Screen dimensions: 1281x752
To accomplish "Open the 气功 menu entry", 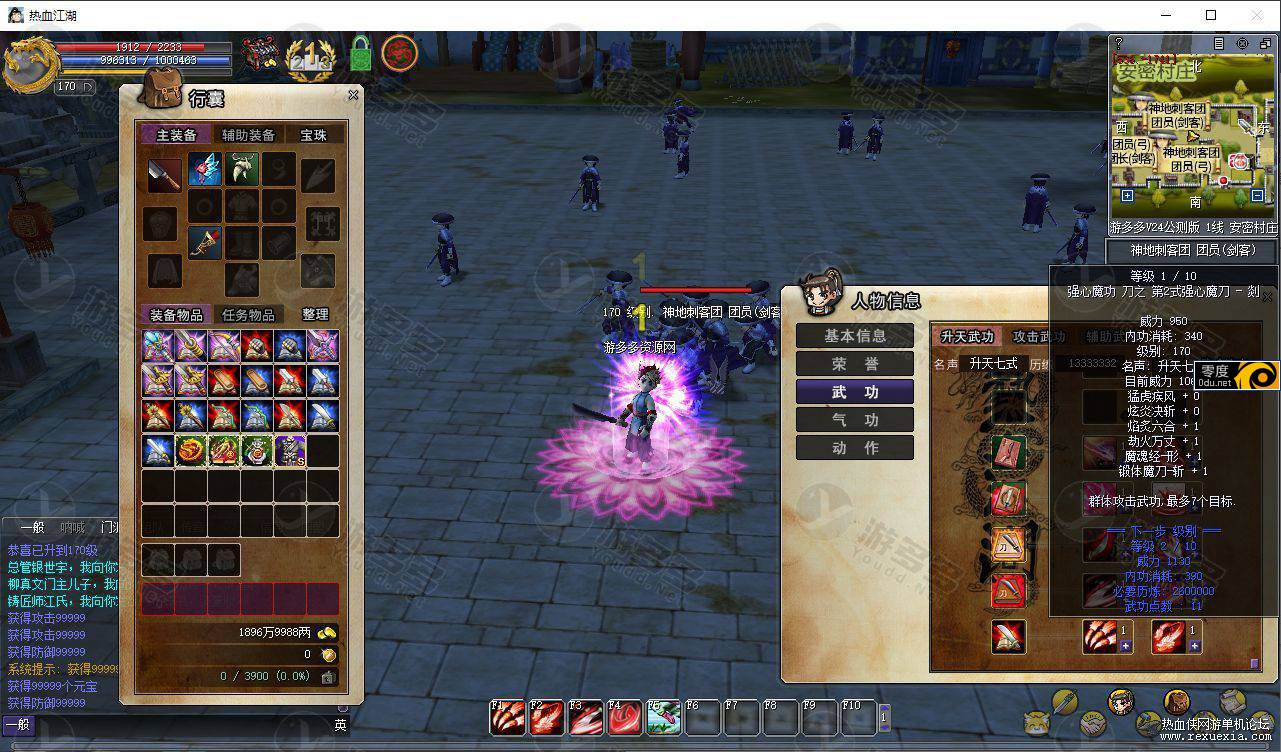I will click(855, 420).
